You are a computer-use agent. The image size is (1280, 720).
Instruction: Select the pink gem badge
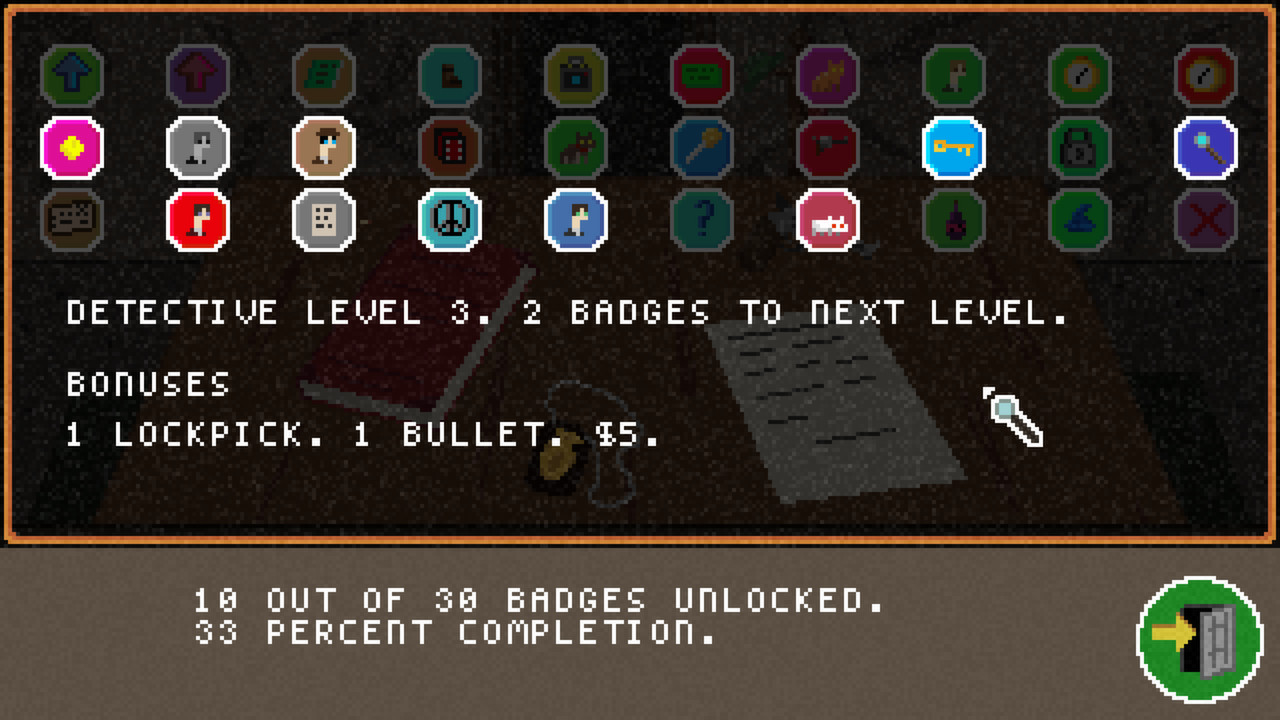click(x=72, y=147)
